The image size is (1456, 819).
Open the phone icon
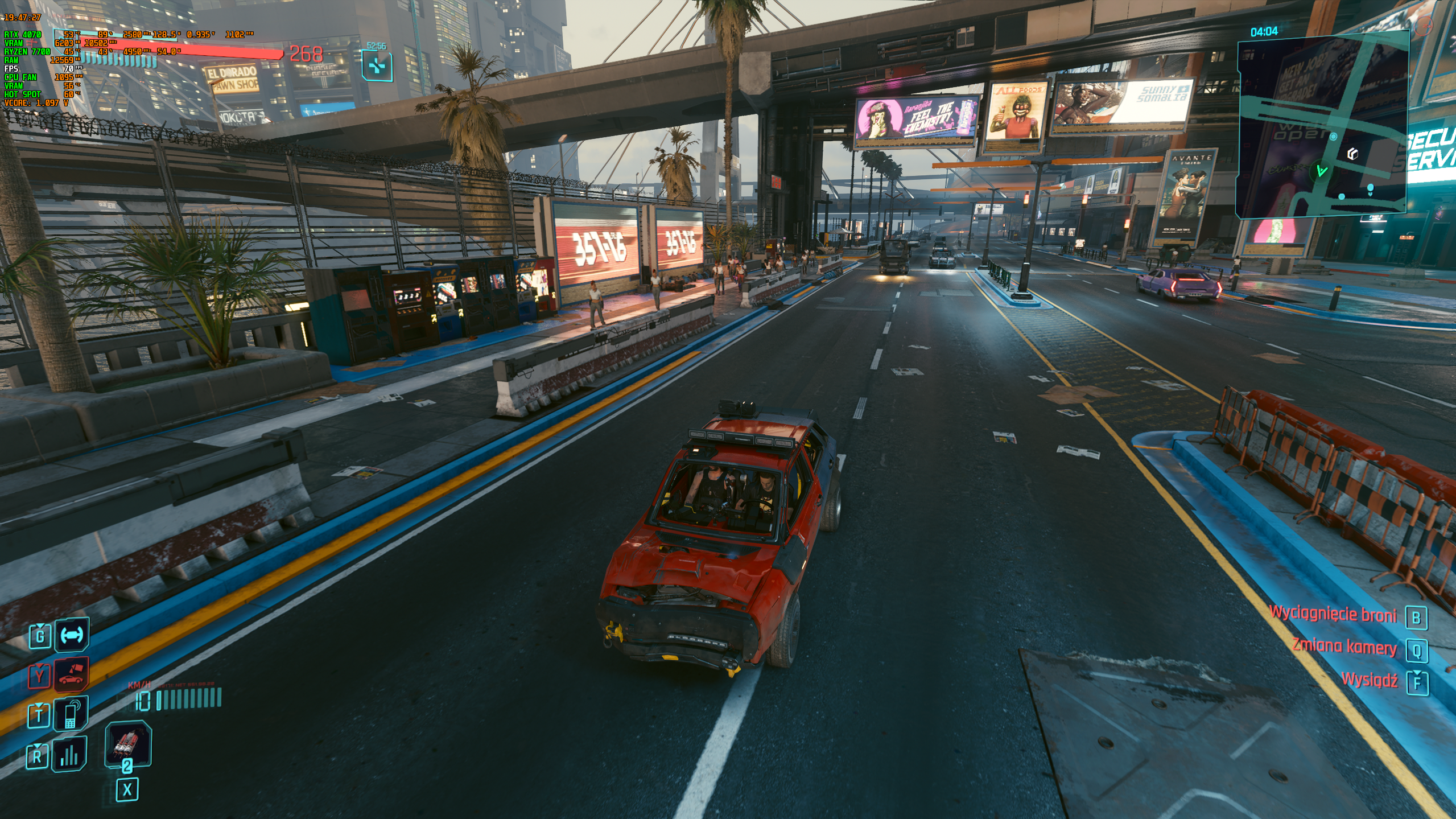pyautogui.click(x=71, y=714)
